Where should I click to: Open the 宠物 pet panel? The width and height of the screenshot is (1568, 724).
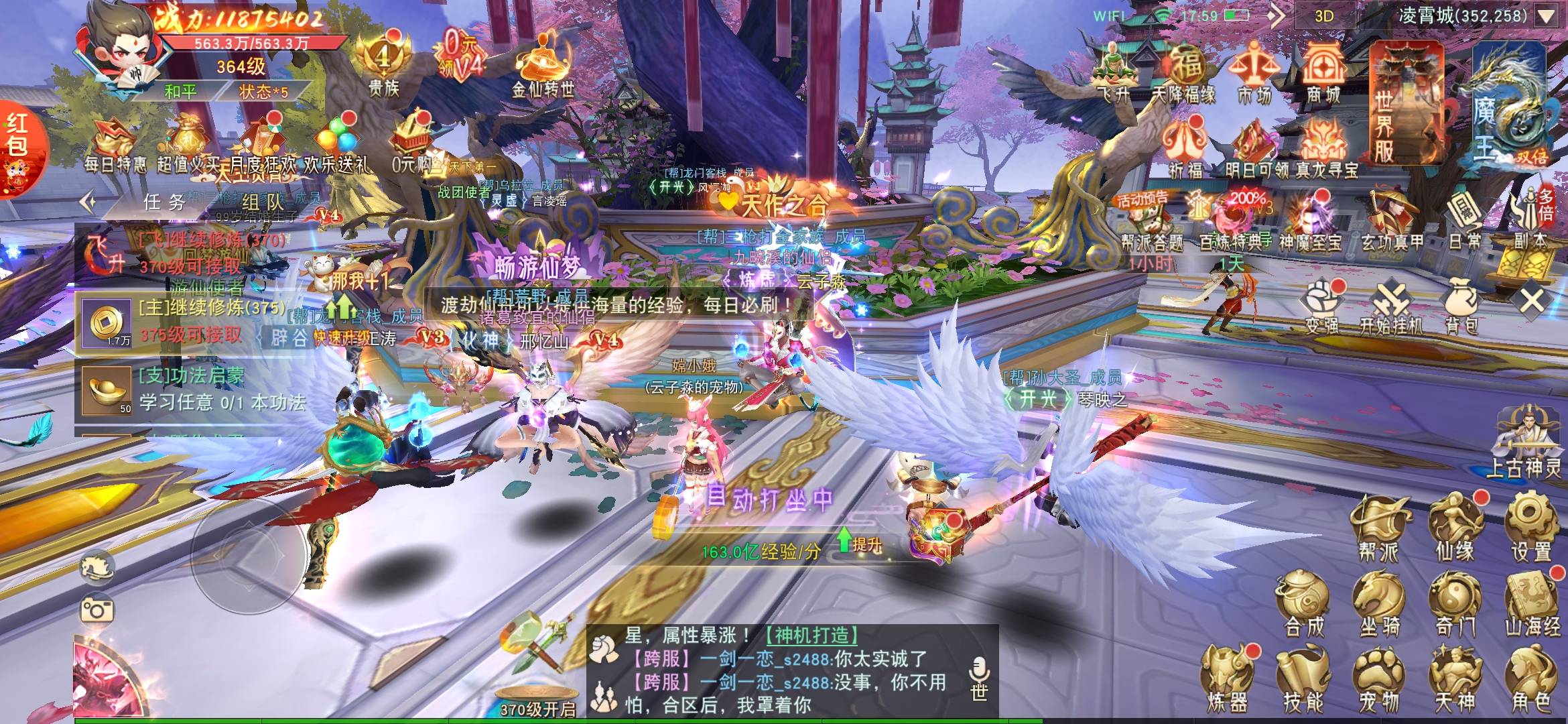[1379, 680]
